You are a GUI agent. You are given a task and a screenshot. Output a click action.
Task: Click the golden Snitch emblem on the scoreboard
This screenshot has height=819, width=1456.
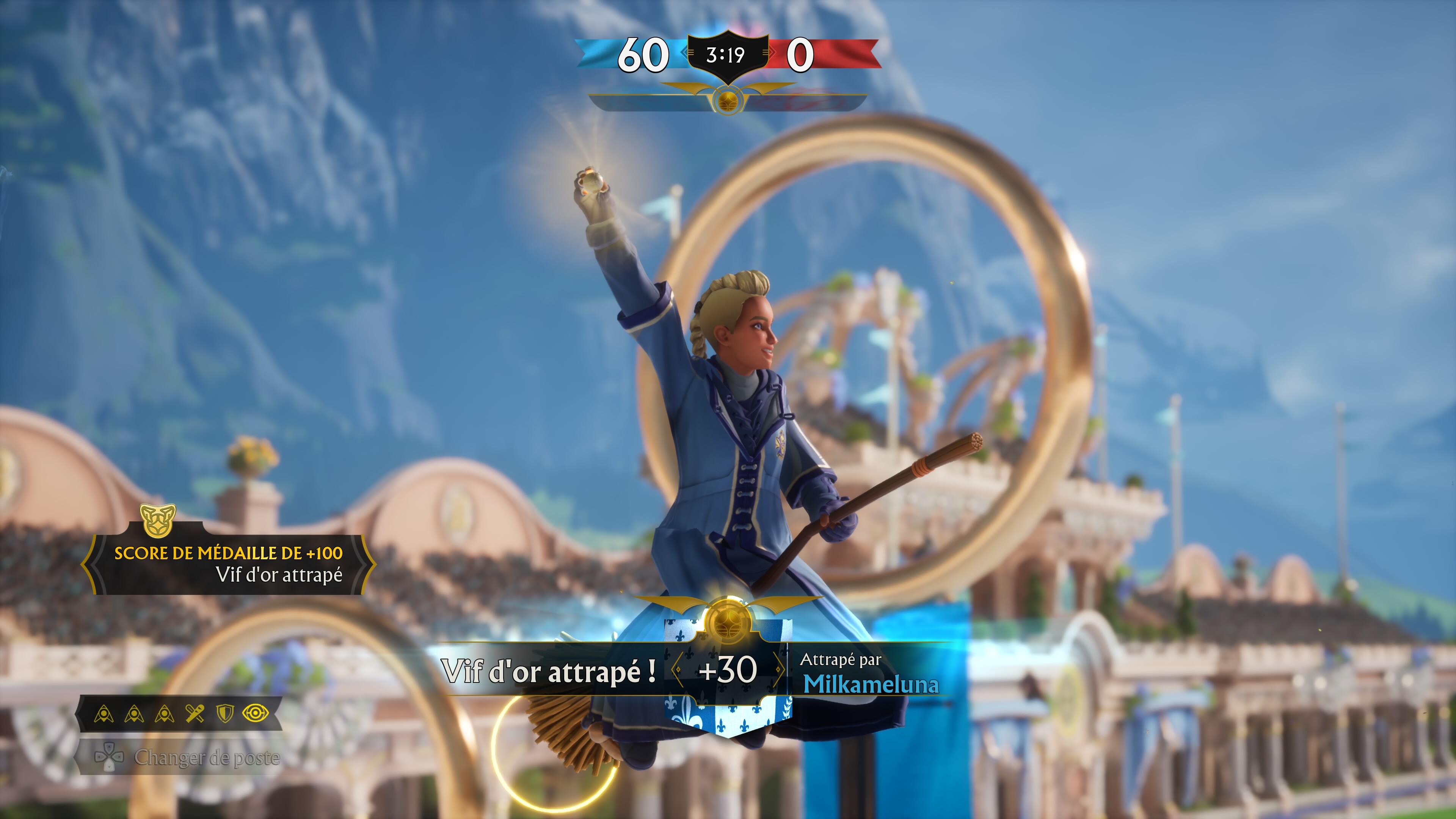point(728,102)
